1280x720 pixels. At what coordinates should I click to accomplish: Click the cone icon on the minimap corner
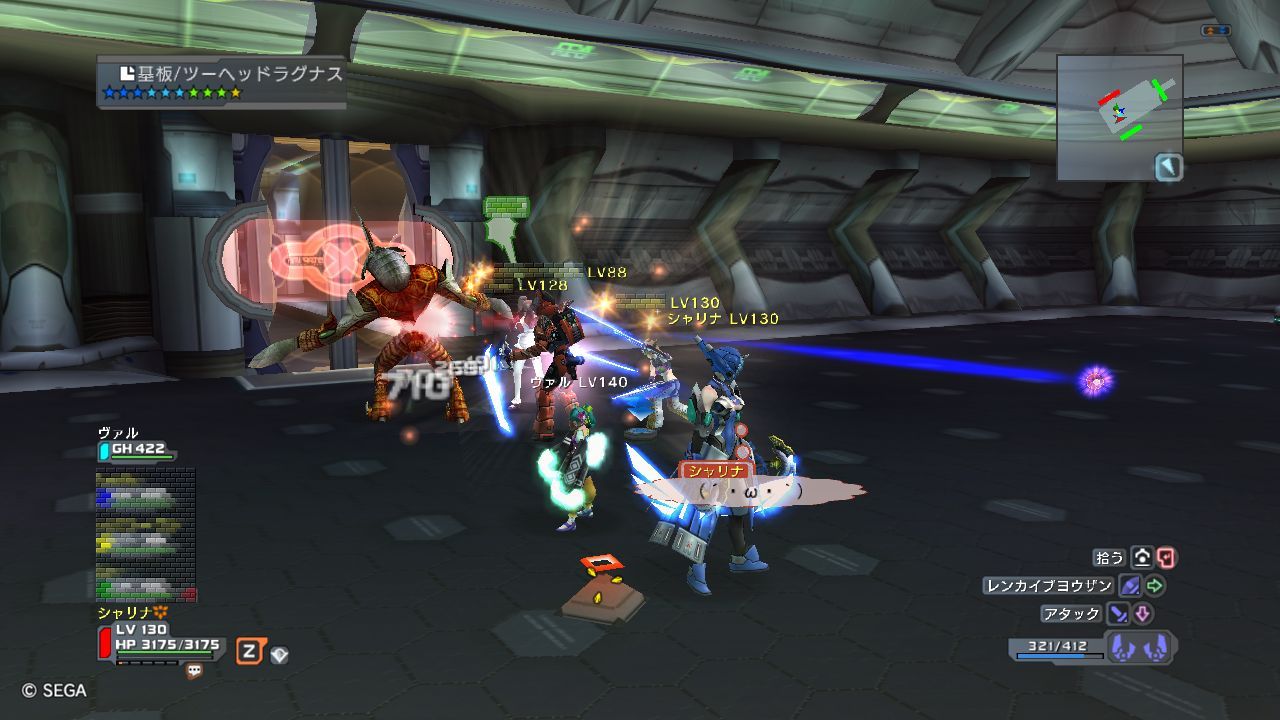[1168, 167]
